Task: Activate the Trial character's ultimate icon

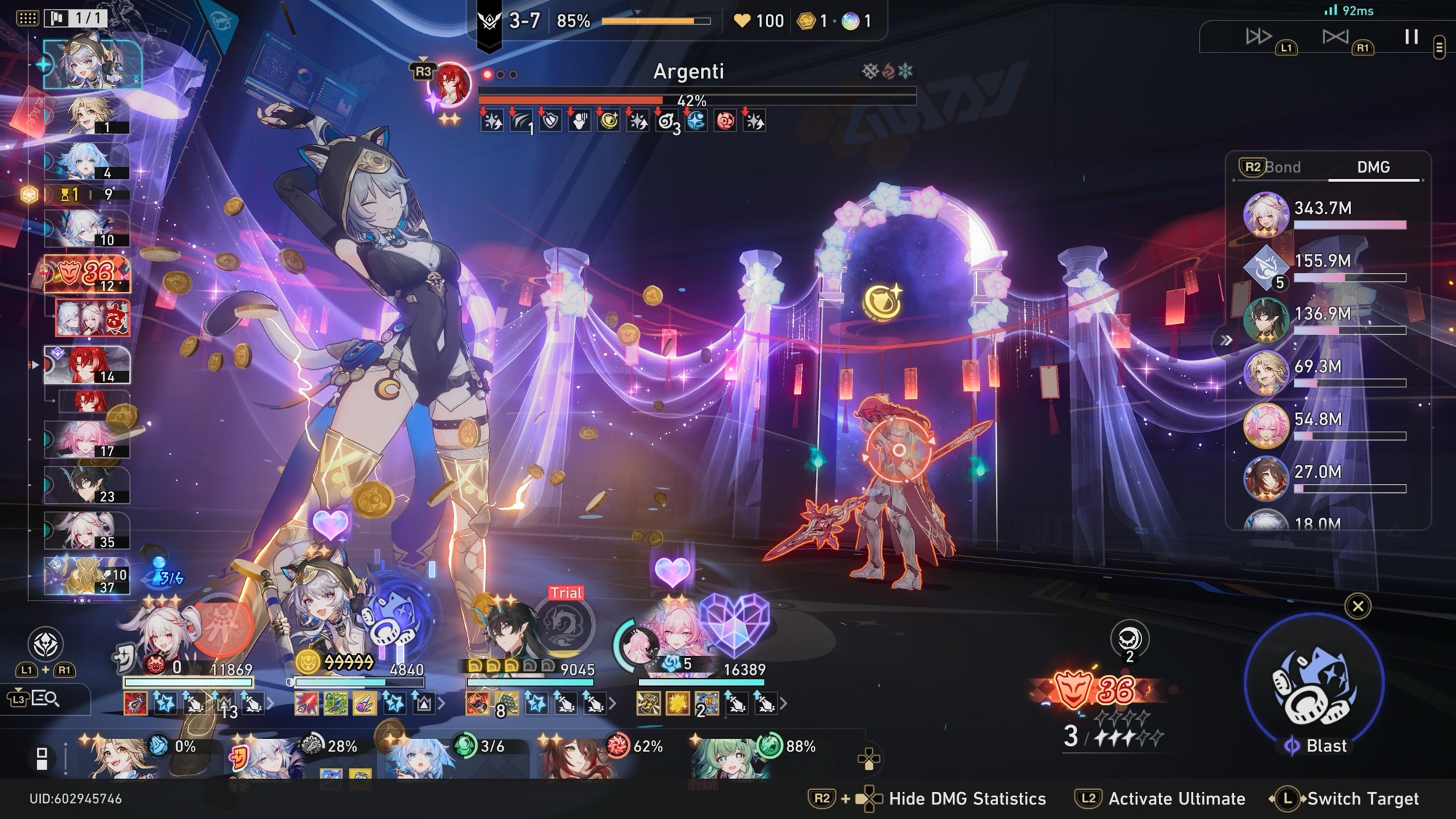Action: click(x=564, y=624)
